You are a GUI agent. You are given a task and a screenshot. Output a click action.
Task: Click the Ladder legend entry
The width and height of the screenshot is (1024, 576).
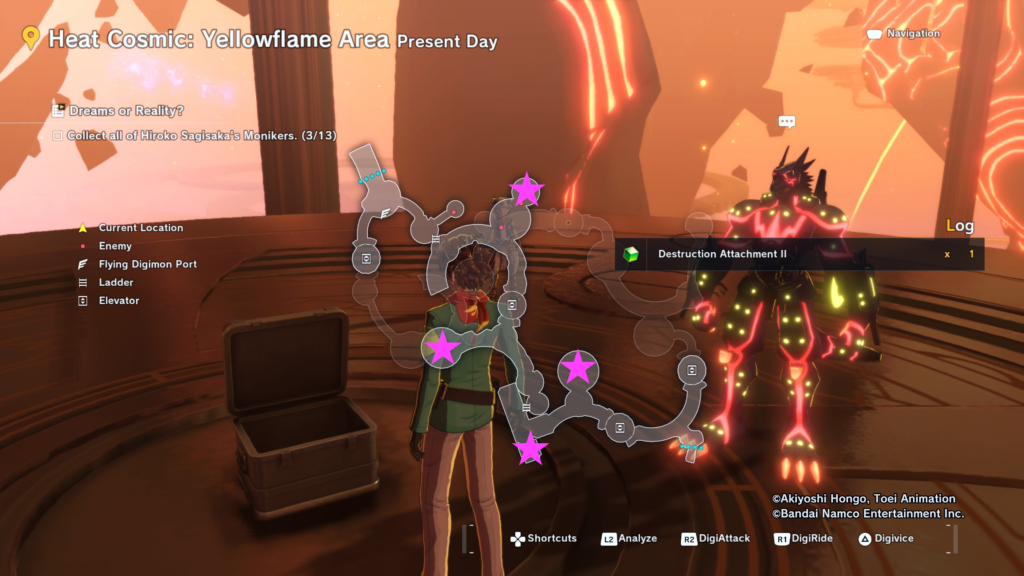[x=116, y=283]
